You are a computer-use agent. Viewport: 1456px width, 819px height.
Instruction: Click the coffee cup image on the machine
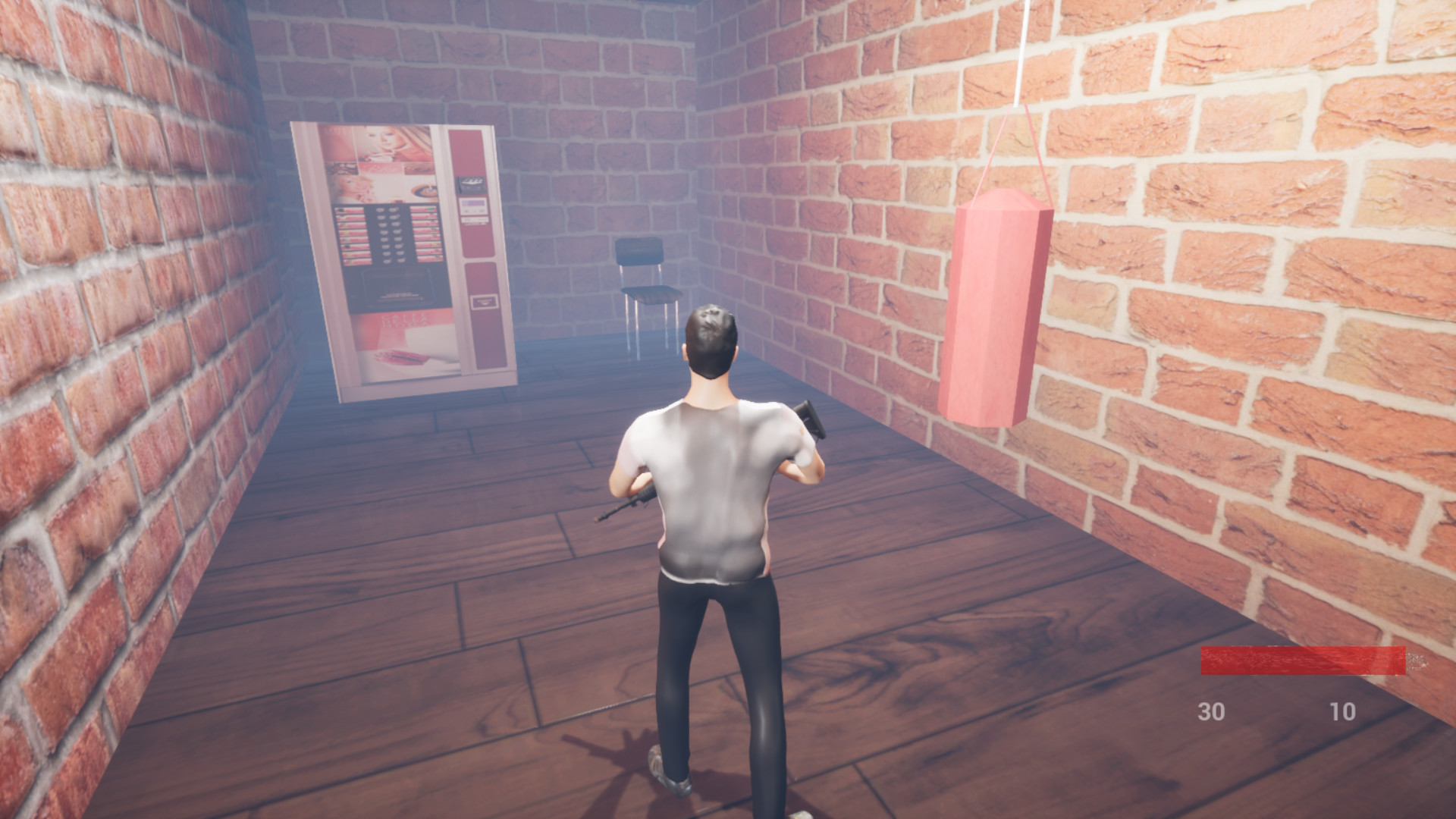tap(425, 191)
